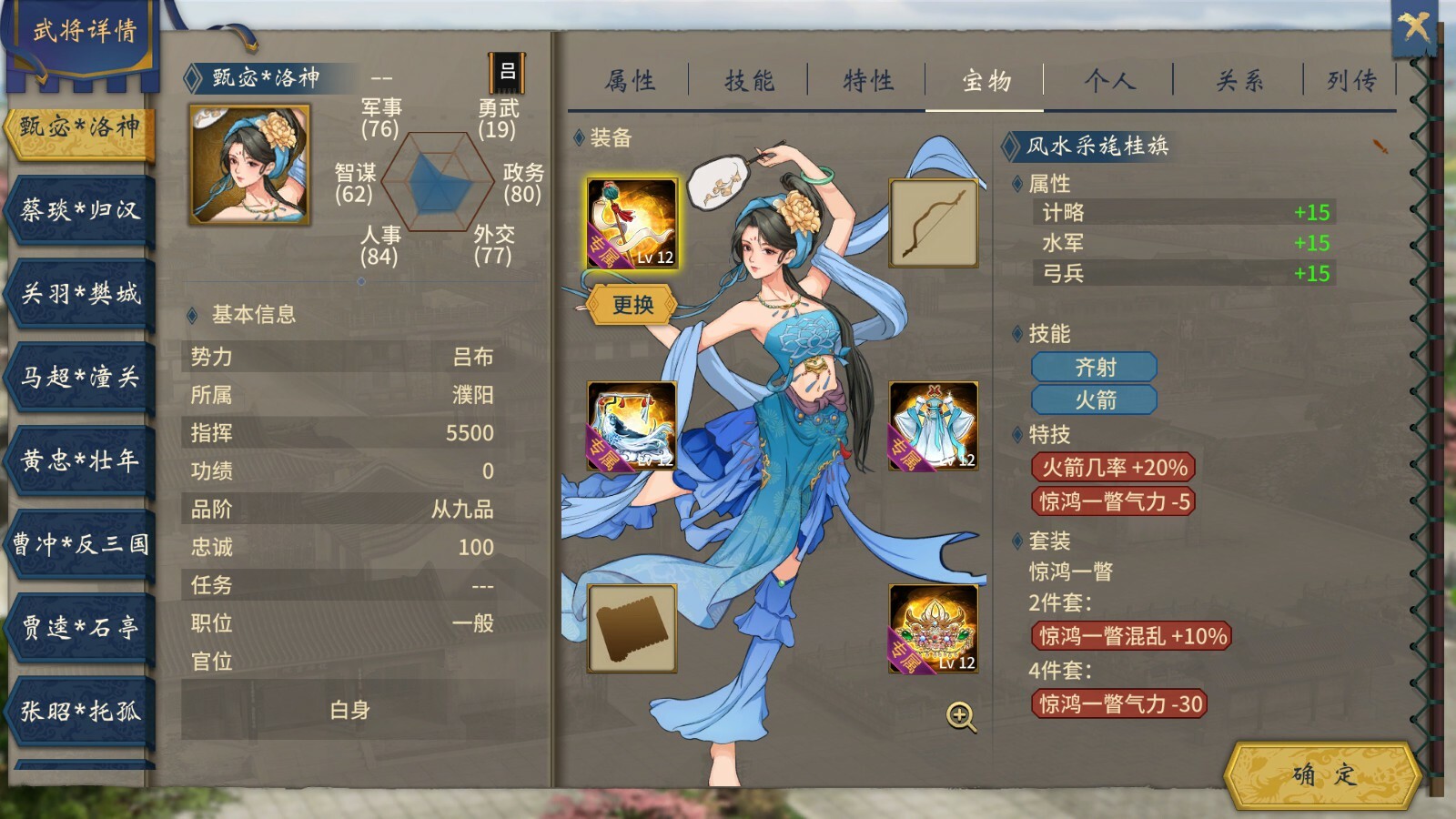Toggle the 火箭 skill badge
Screen dimensions: 1456x819
pyautogui.click(x=1094, y=399)
